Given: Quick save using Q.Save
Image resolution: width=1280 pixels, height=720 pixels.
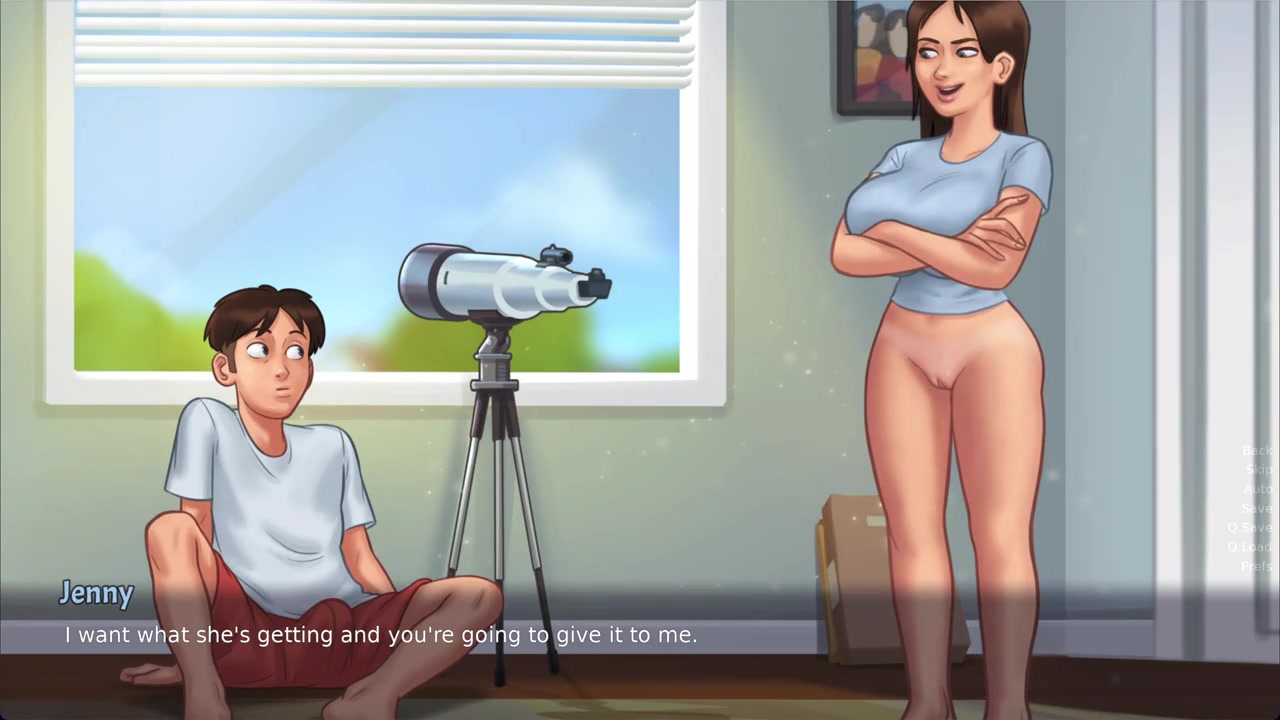Looking at the screenshot, I should 1250,528.
